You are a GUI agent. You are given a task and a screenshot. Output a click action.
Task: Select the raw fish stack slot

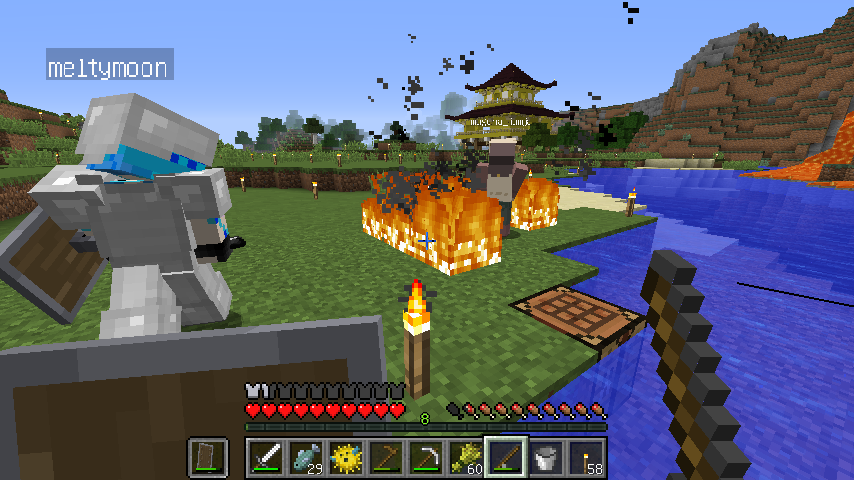tap(307, 458)
